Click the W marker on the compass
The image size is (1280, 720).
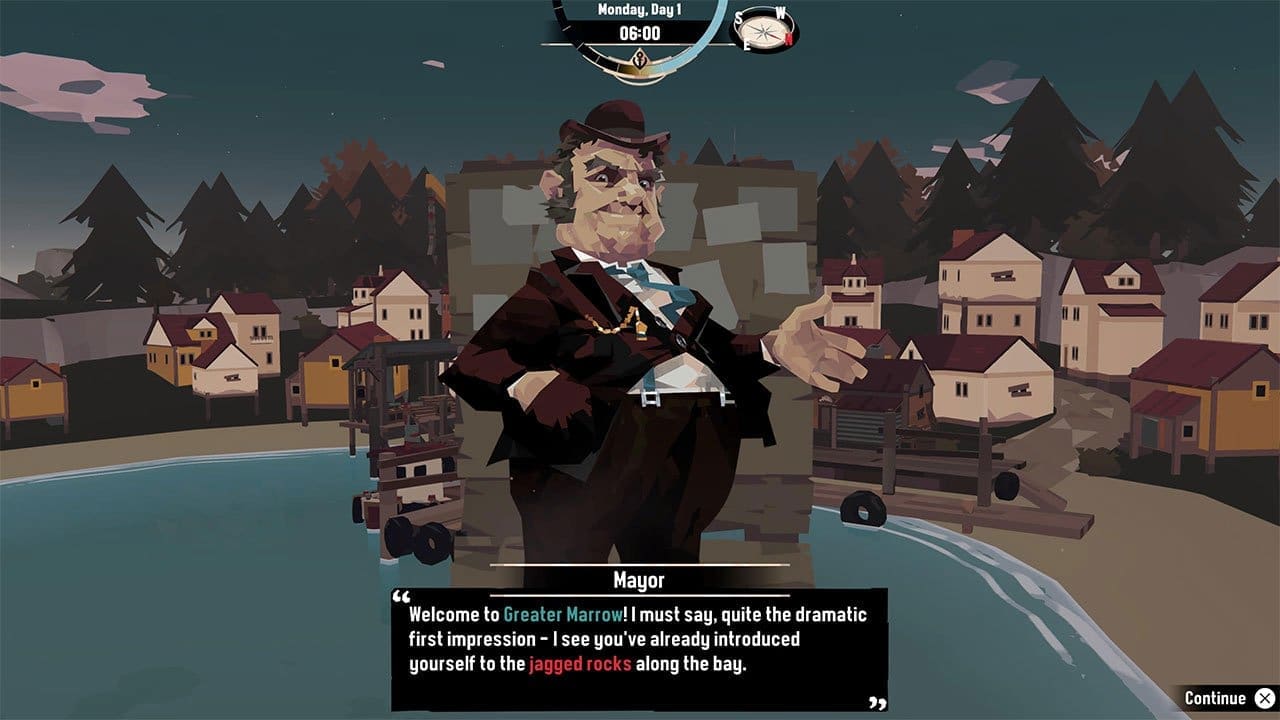780,13
